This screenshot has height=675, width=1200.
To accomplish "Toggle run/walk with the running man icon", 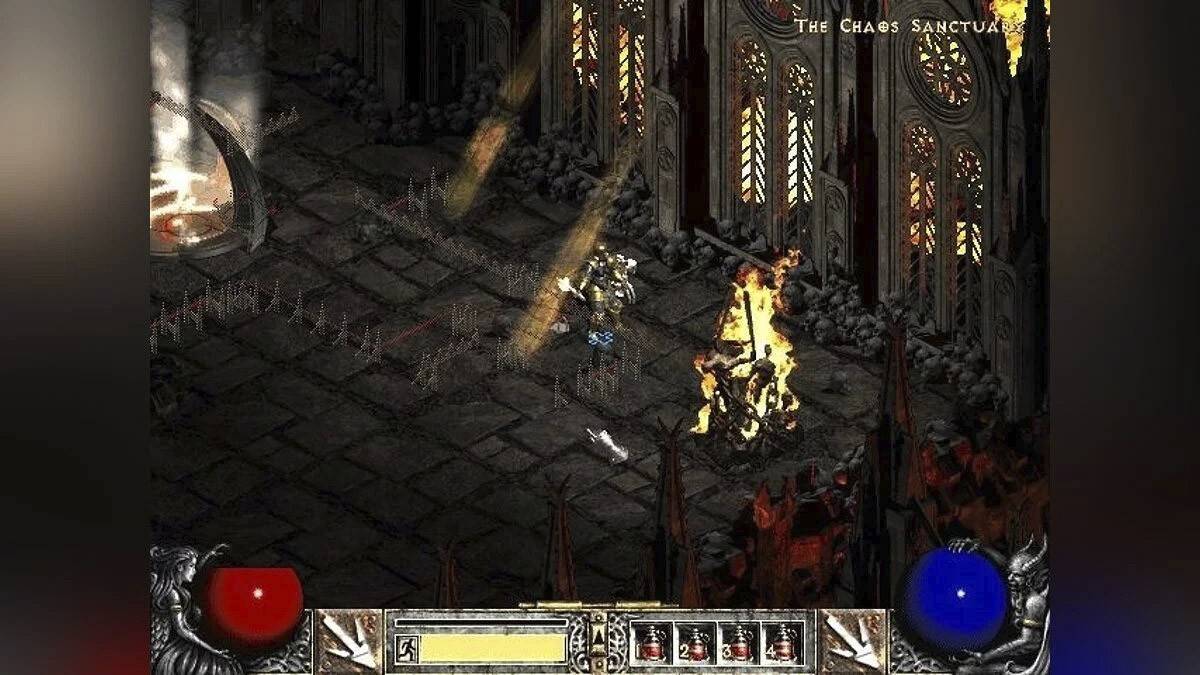I will tap(406, 647).
